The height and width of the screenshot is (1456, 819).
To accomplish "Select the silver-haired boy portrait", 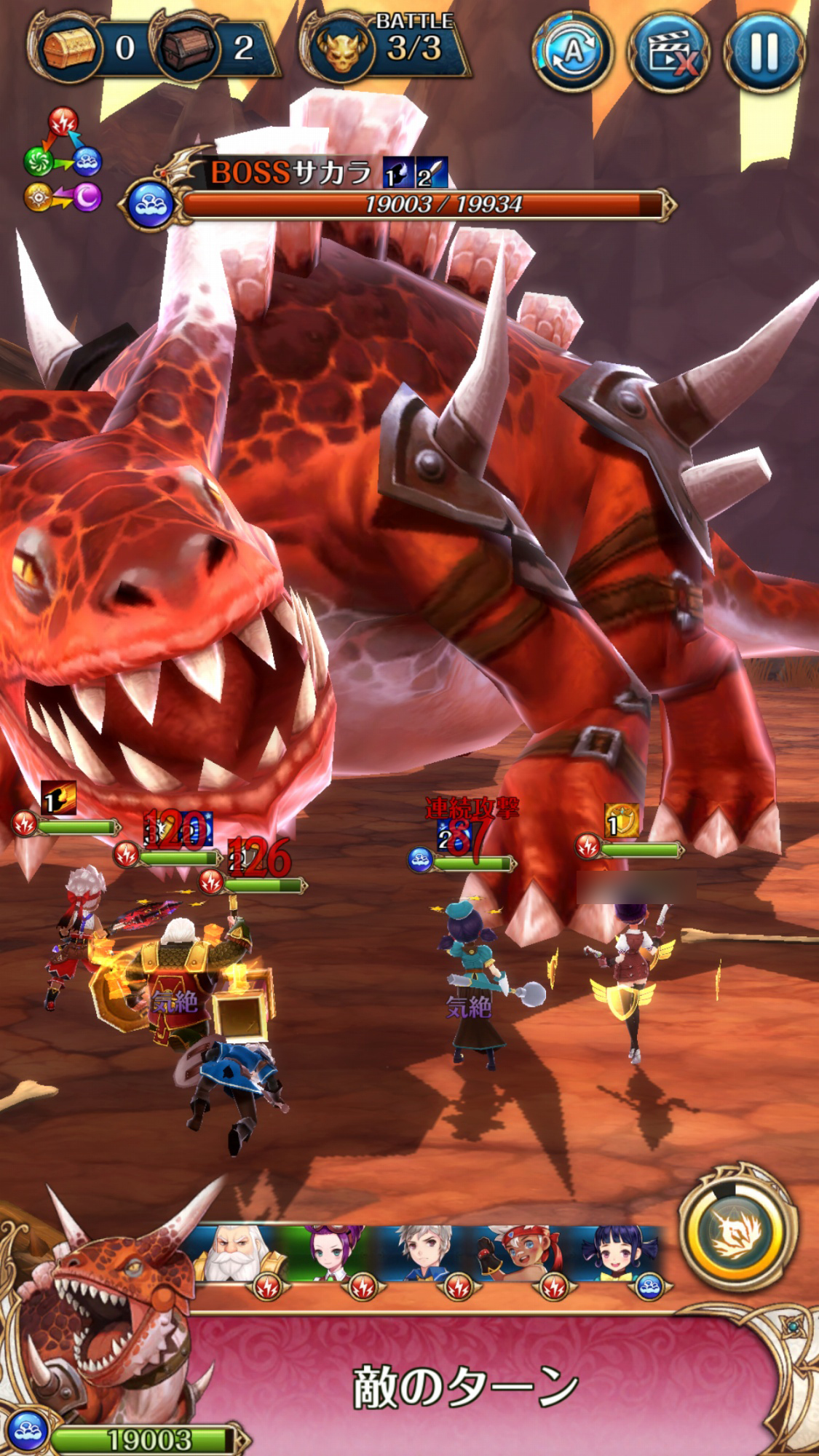I will point(426,1254).
